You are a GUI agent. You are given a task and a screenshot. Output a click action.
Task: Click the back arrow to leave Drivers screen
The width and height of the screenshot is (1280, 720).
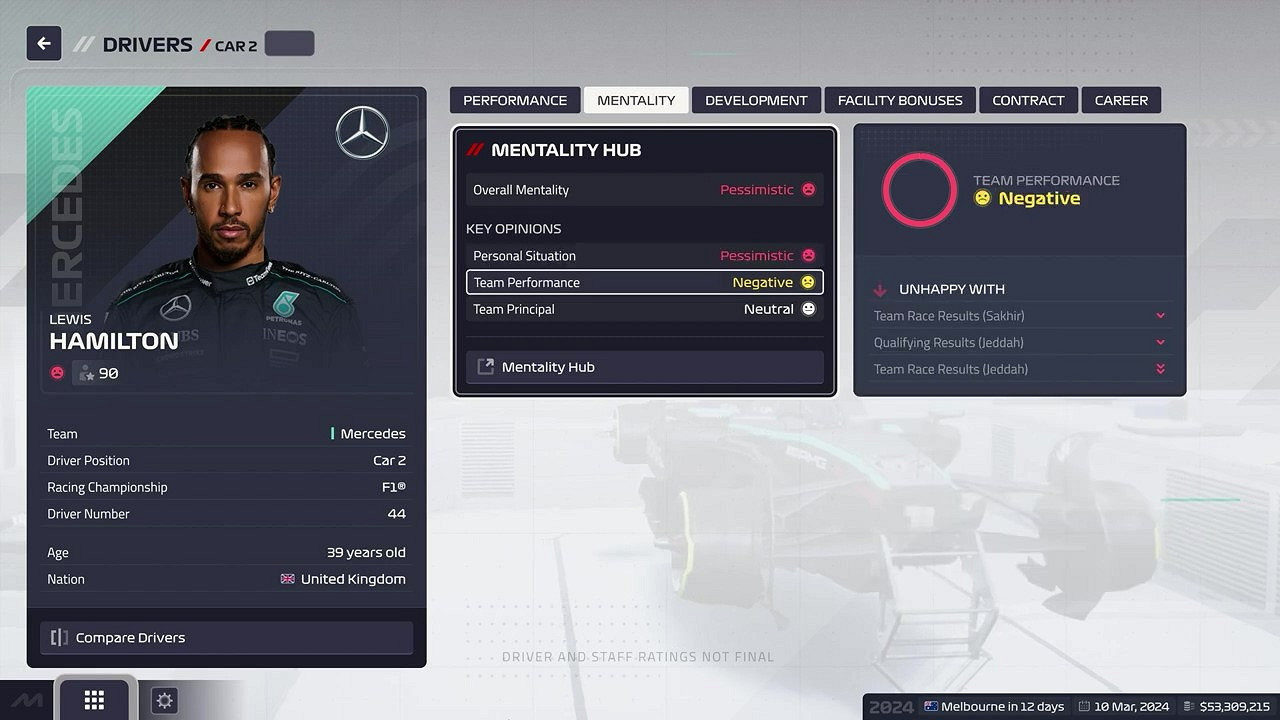tap(42, 43)
